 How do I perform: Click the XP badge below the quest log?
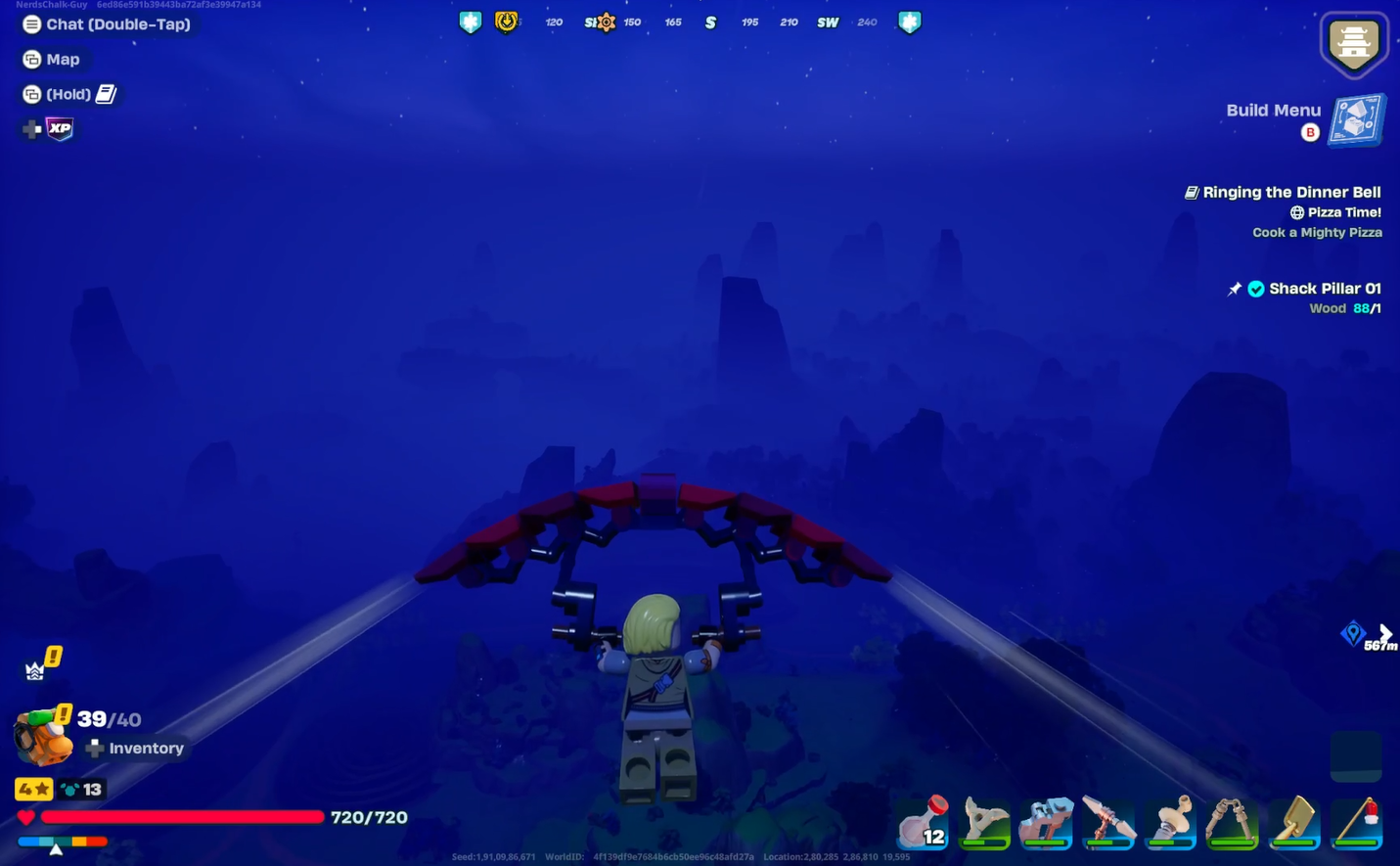tap(59, 128)
